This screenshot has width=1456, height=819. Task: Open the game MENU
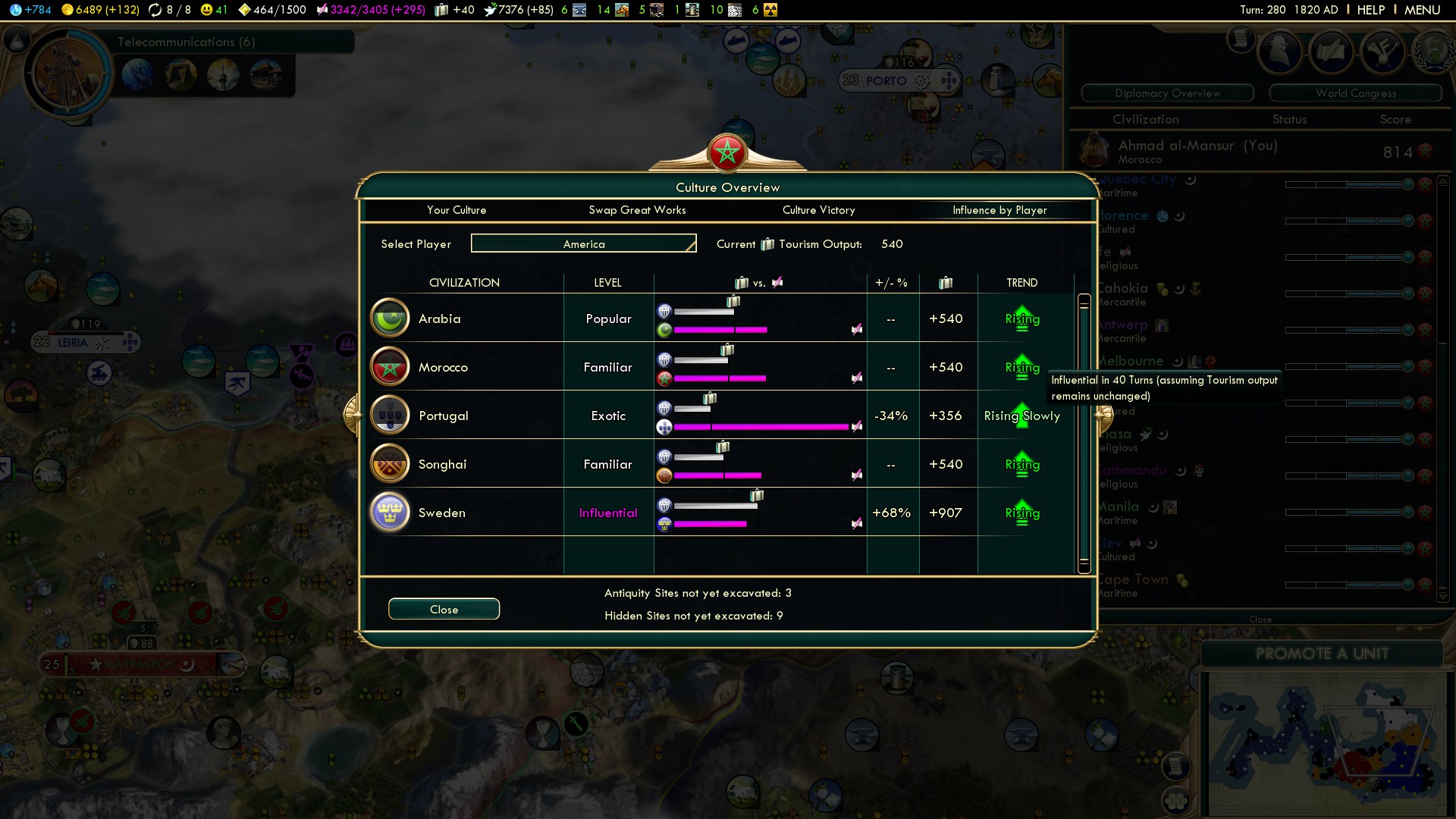(1422, 10)
